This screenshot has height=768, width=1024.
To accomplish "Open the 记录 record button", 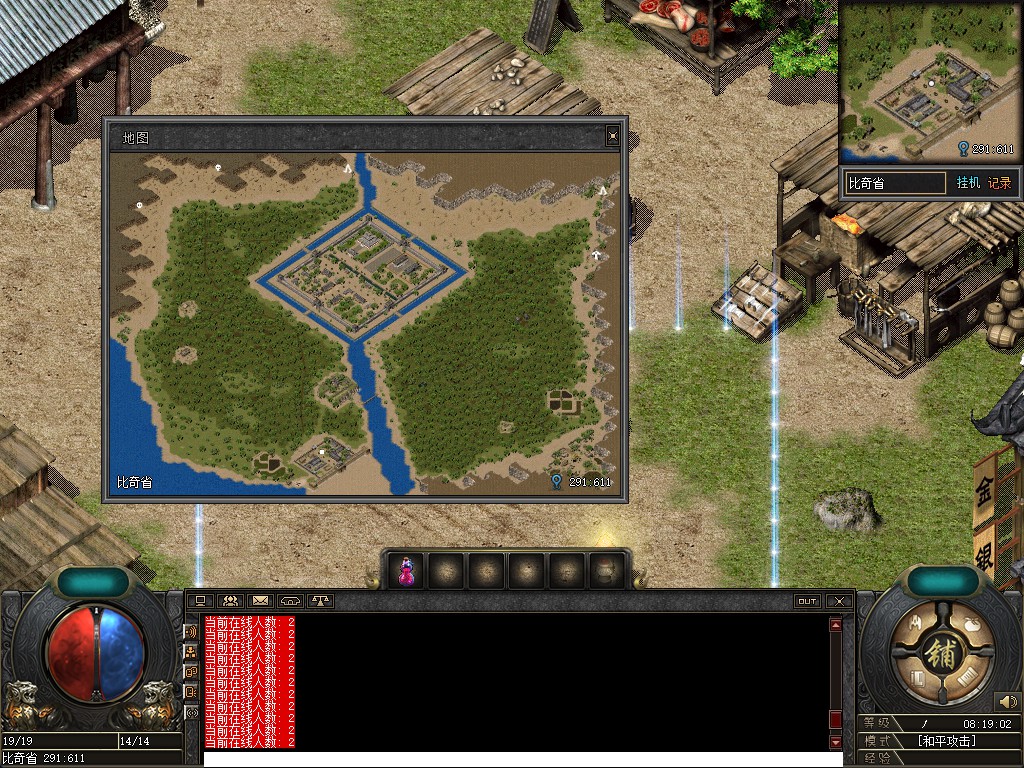I will 999,183.
